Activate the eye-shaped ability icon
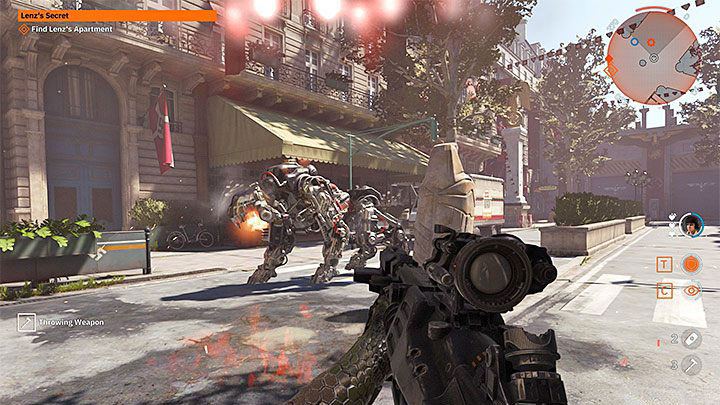The width and height of the screenshot is (720, 405). coord(691,291)
